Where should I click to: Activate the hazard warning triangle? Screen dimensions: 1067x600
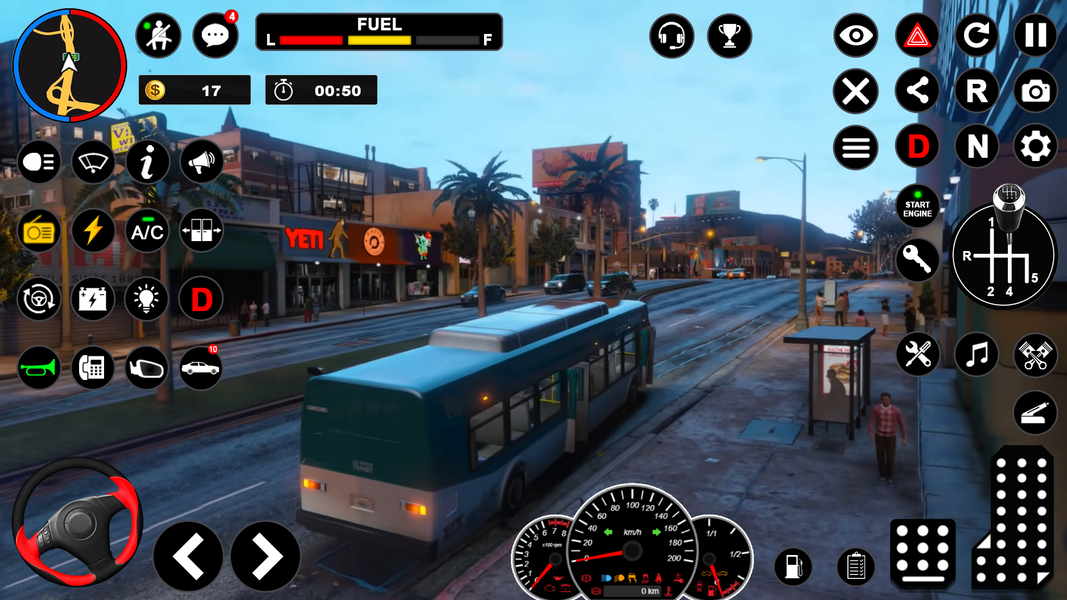(917, 36)
